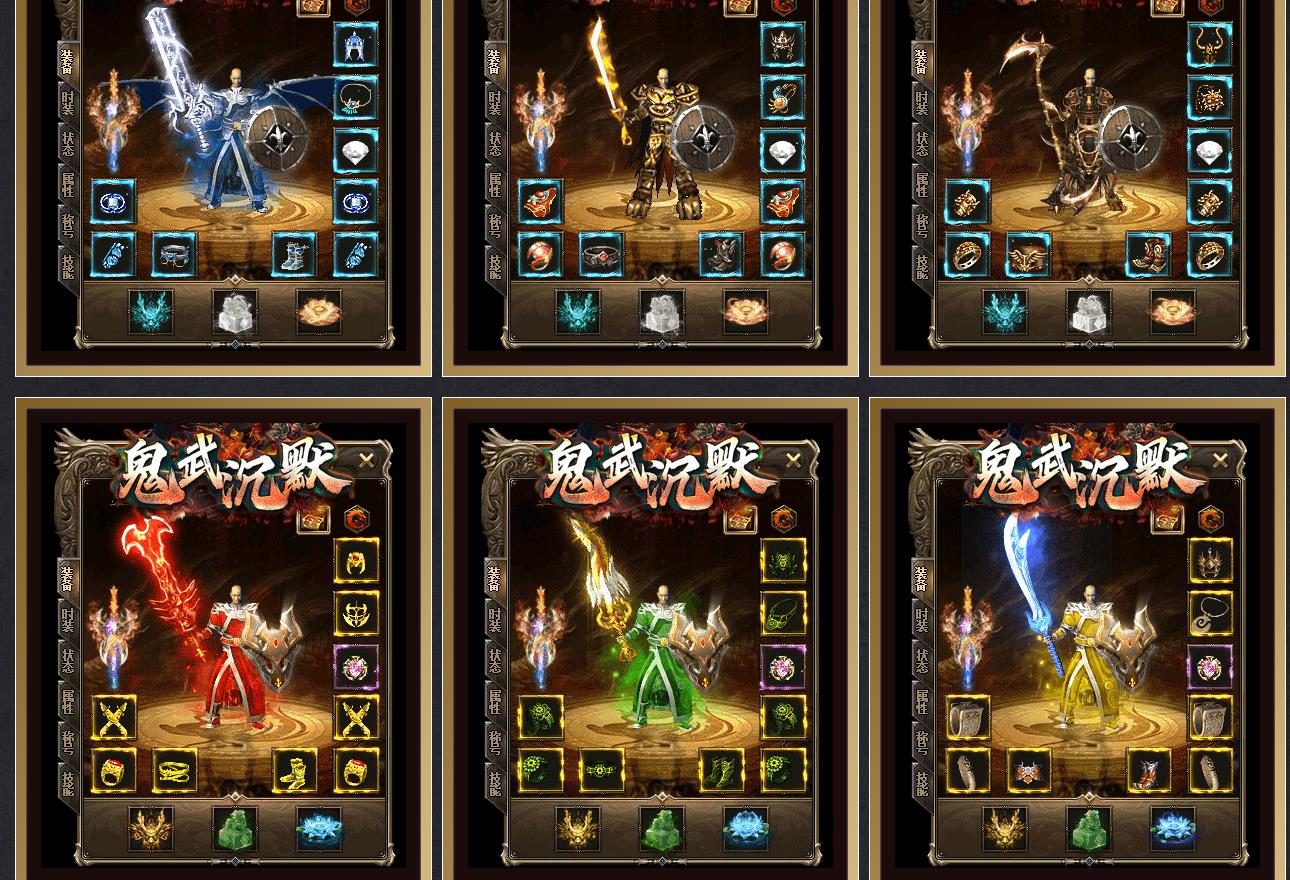Viewport: 1290px width, 880px height.
Task: Open the 技能 tab in the yellow-robed panel
Action: pyautogui.click(x=921, y=781)
